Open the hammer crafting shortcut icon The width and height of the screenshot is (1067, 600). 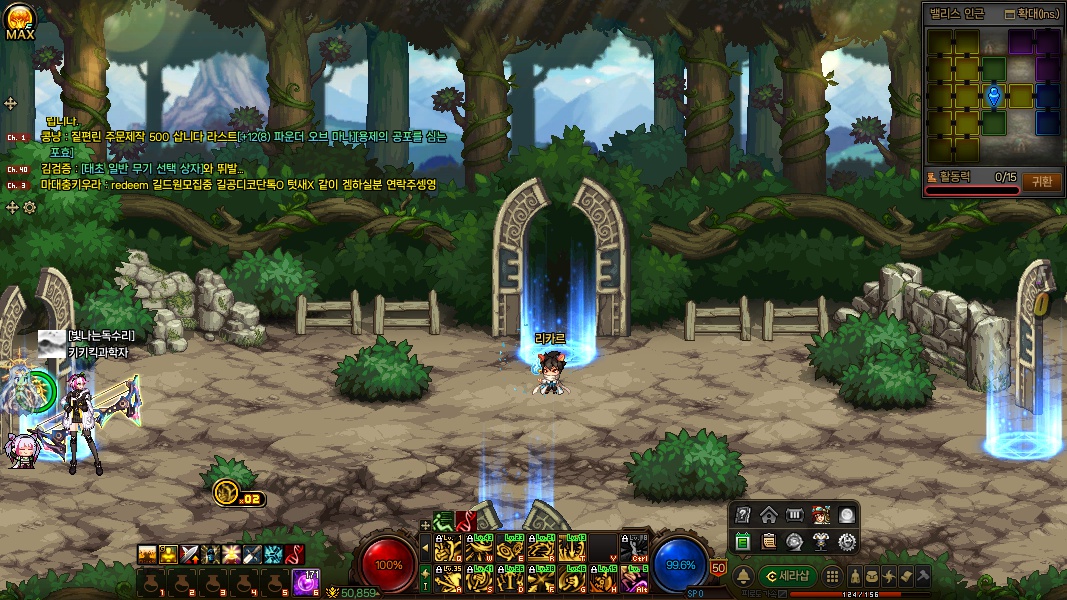coord(923,576)
